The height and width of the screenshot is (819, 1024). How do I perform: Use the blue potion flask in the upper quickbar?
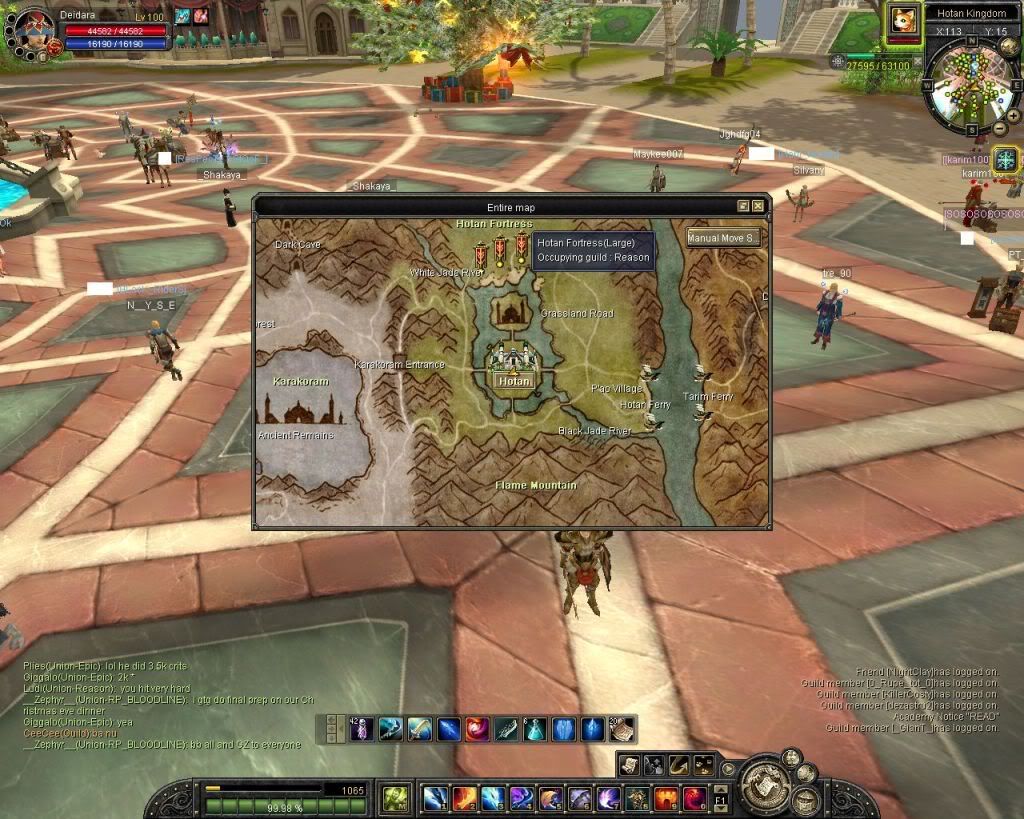[x=535, y=729]
